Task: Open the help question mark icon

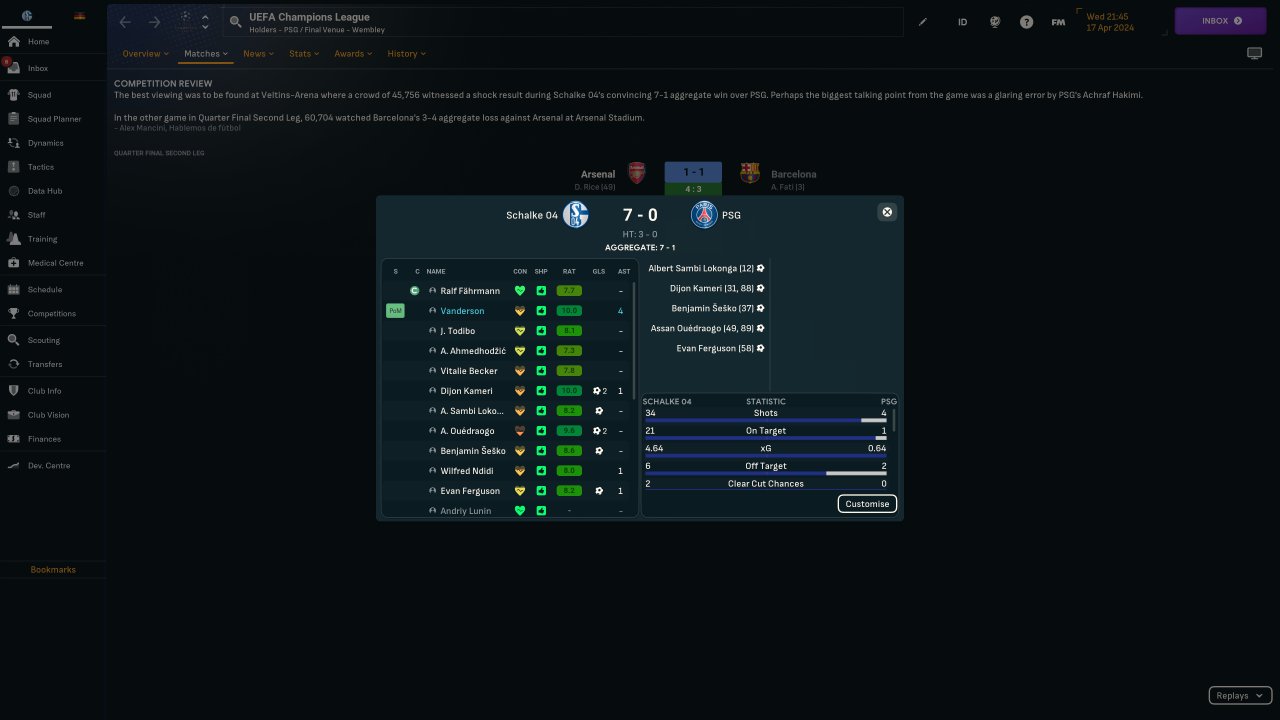Action: (x=1026, y=22)
